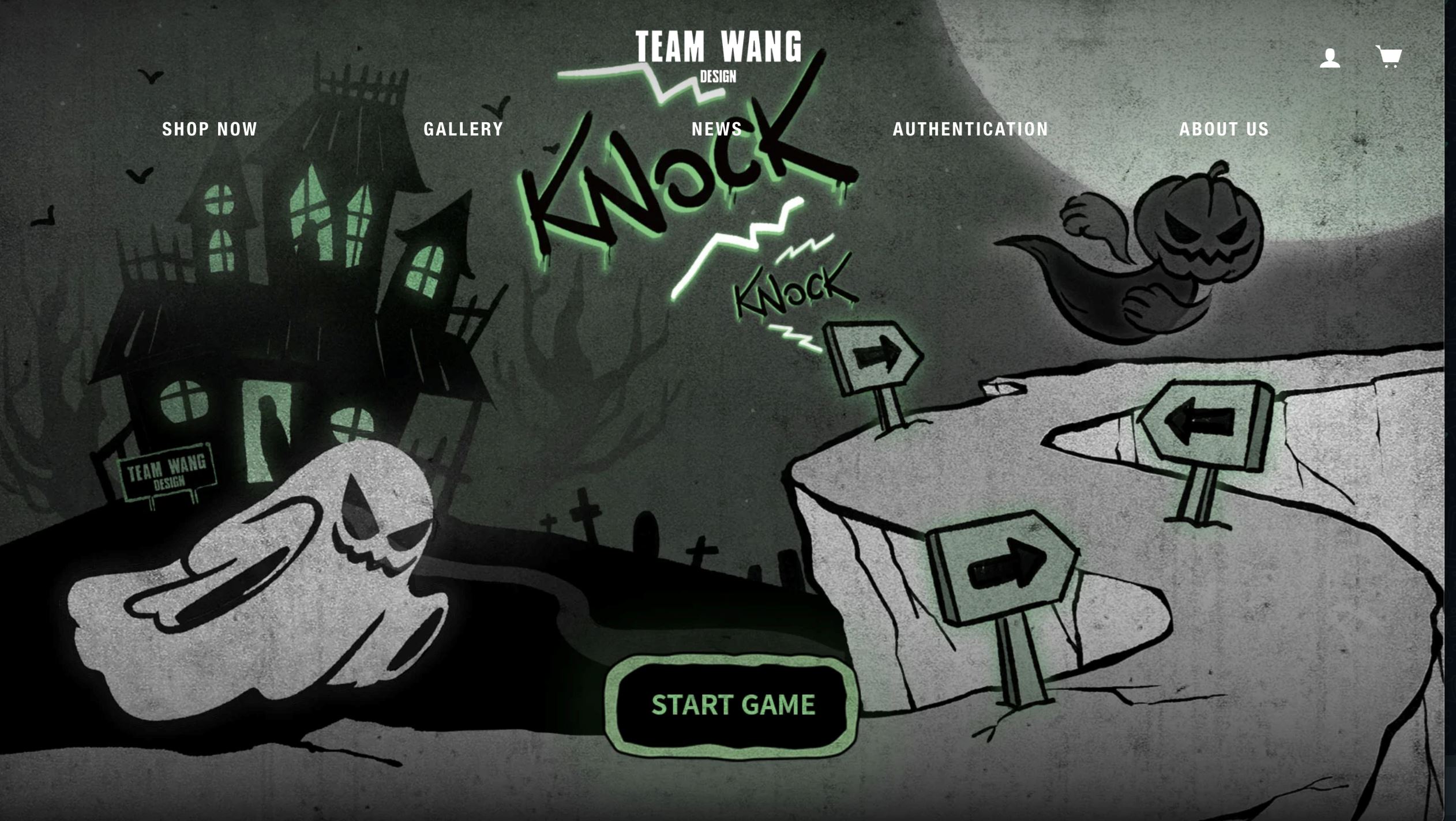The image size is (1456, 821).
Task: Open the user account icon
Action: coord(1330,58)
